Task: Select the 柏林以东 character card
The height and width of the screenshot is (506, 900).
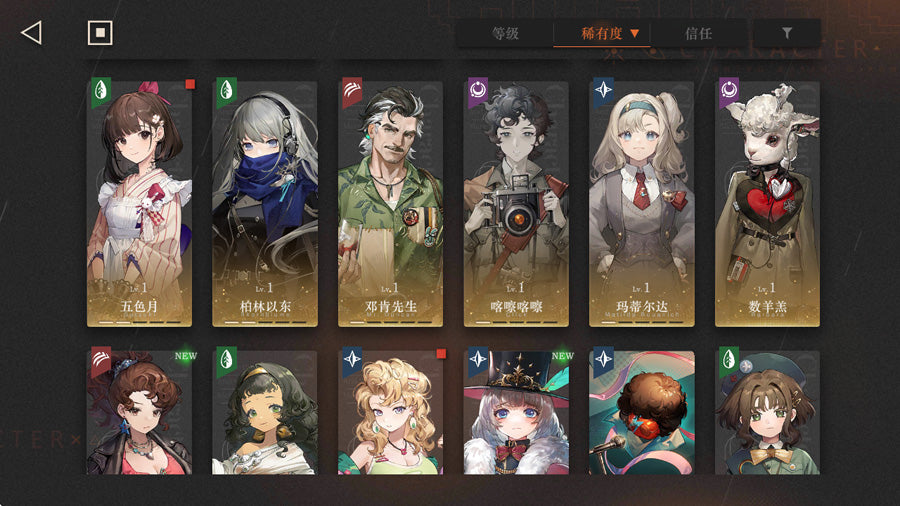Action: tap(265, 203)
